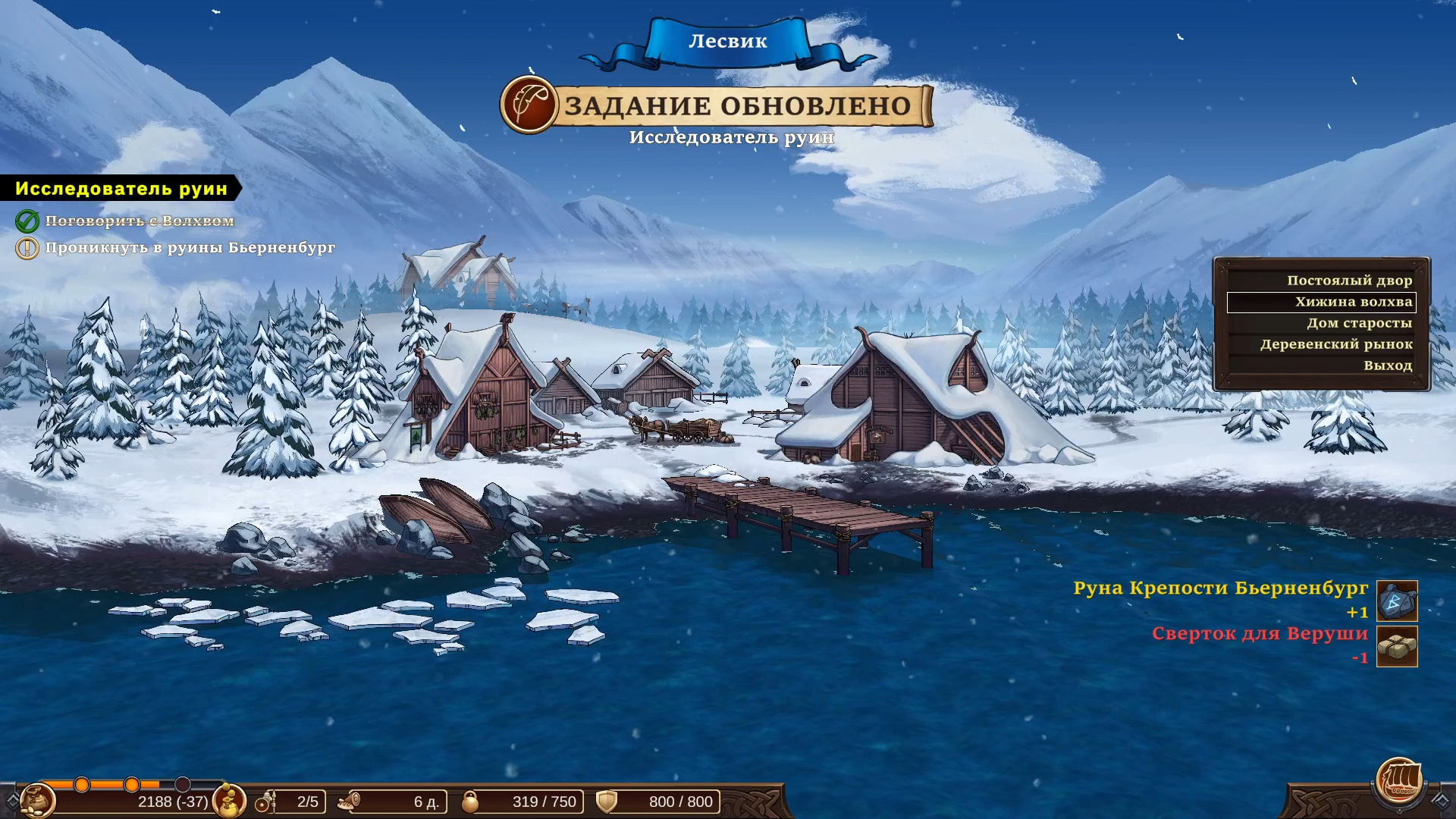Screen dimensions: 1456x819
Task: Click the food supplies icon
Action: (x=350, y=802)
